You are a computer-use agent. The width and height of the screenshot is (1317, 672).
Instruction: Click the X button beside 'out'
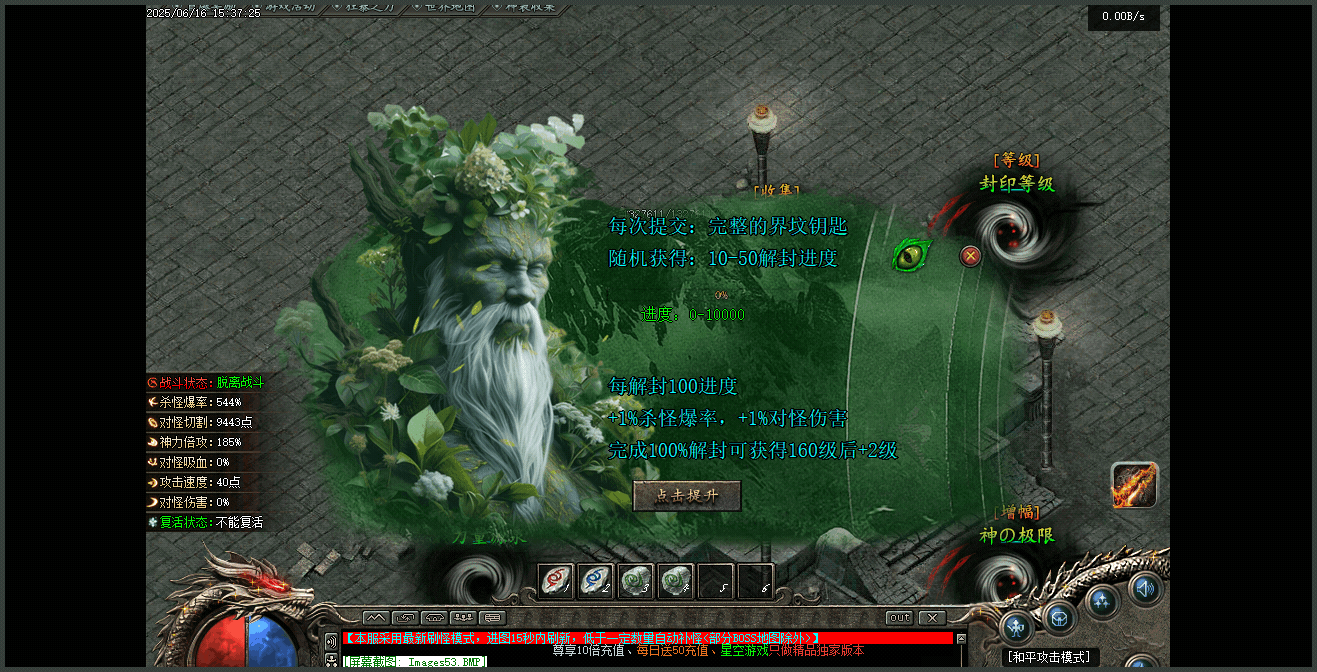tap(932, 618)
